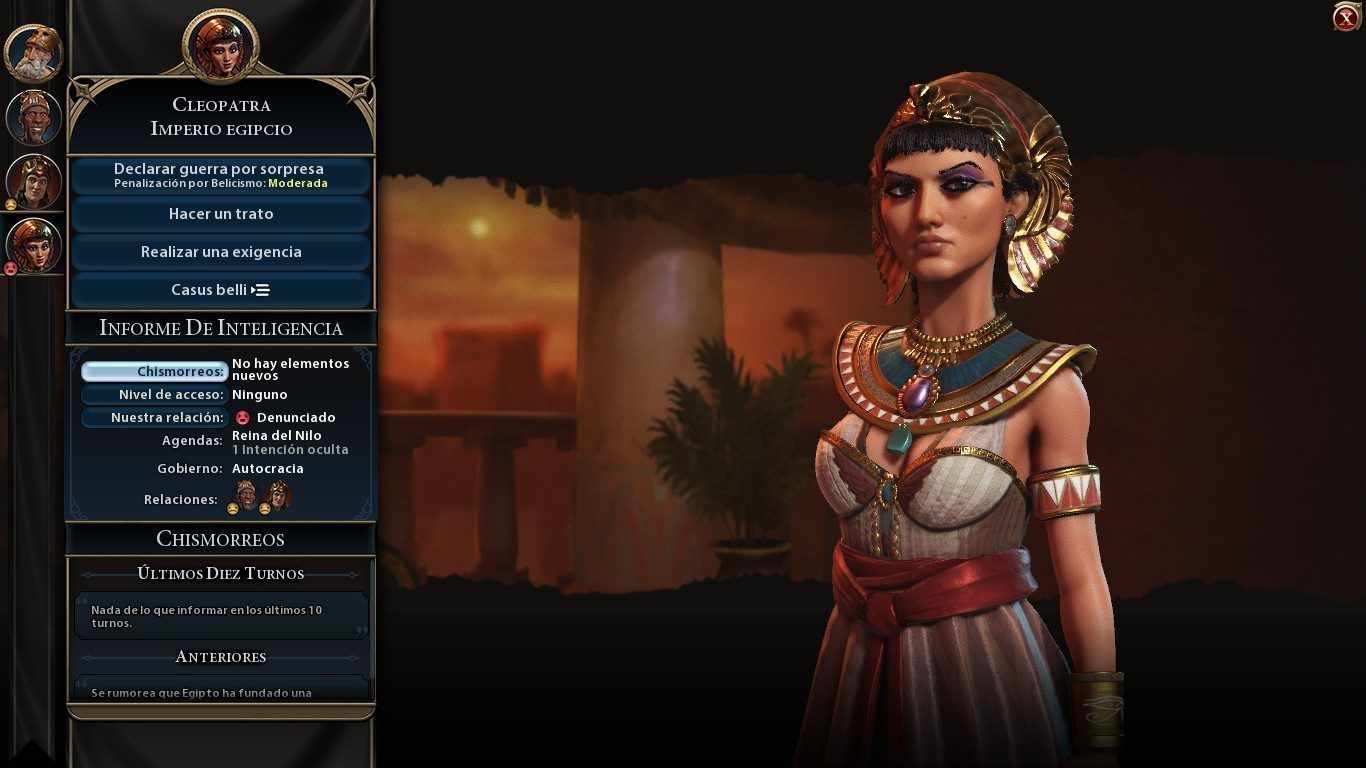Close the diplomacy screen with the red X

coord(1346,18)
